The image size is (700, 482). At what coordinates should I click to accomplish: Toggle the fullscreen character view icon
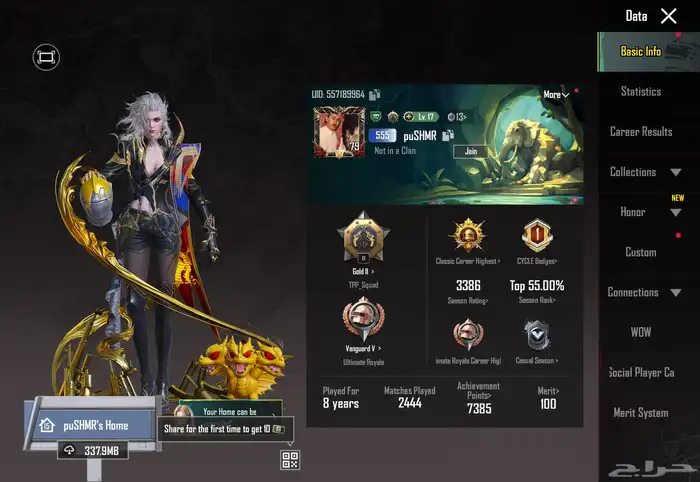coord(45,58)
